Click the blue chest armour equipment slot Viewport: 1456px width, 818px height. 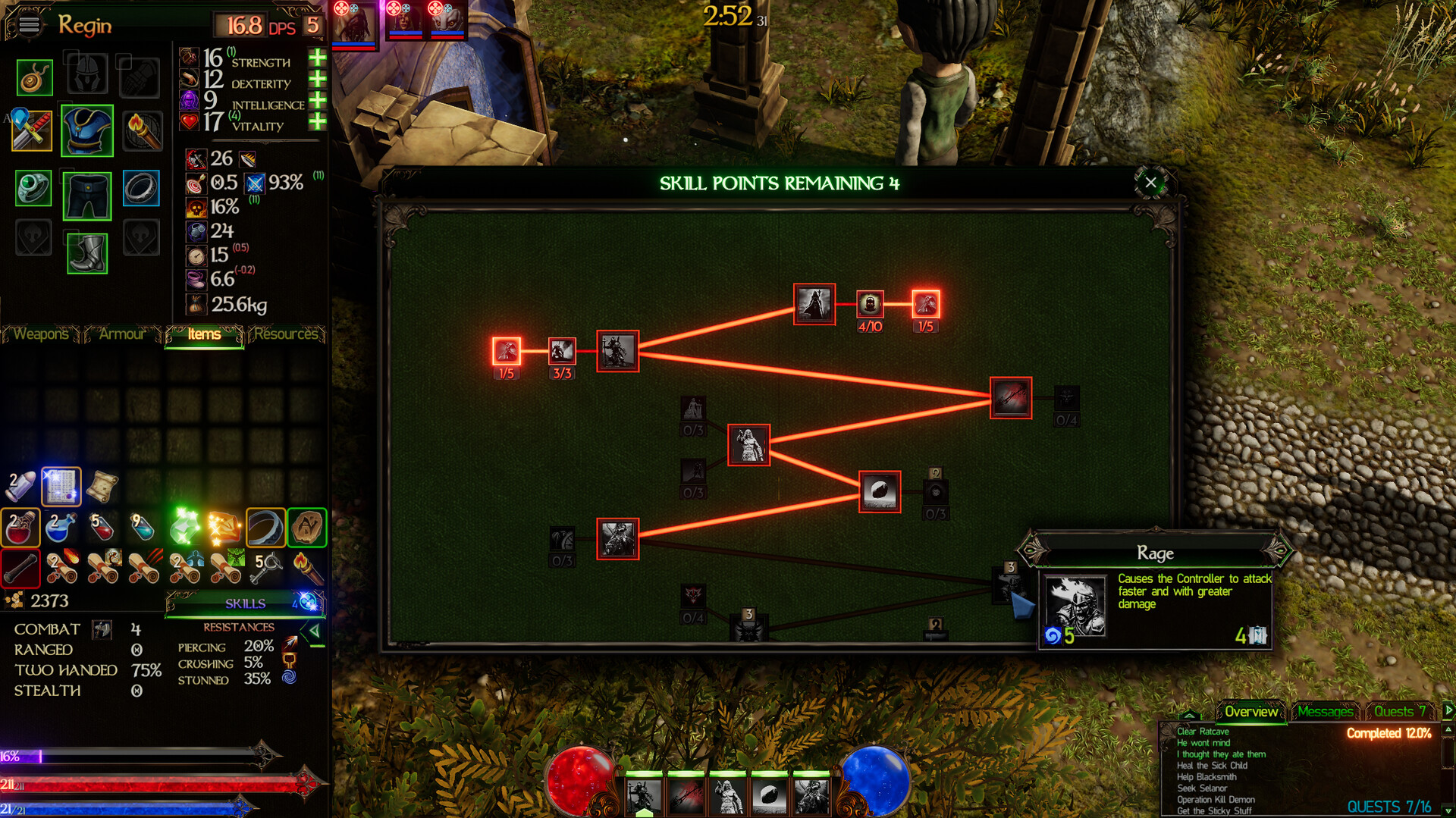pyautogui.click(x=86, y=130)
